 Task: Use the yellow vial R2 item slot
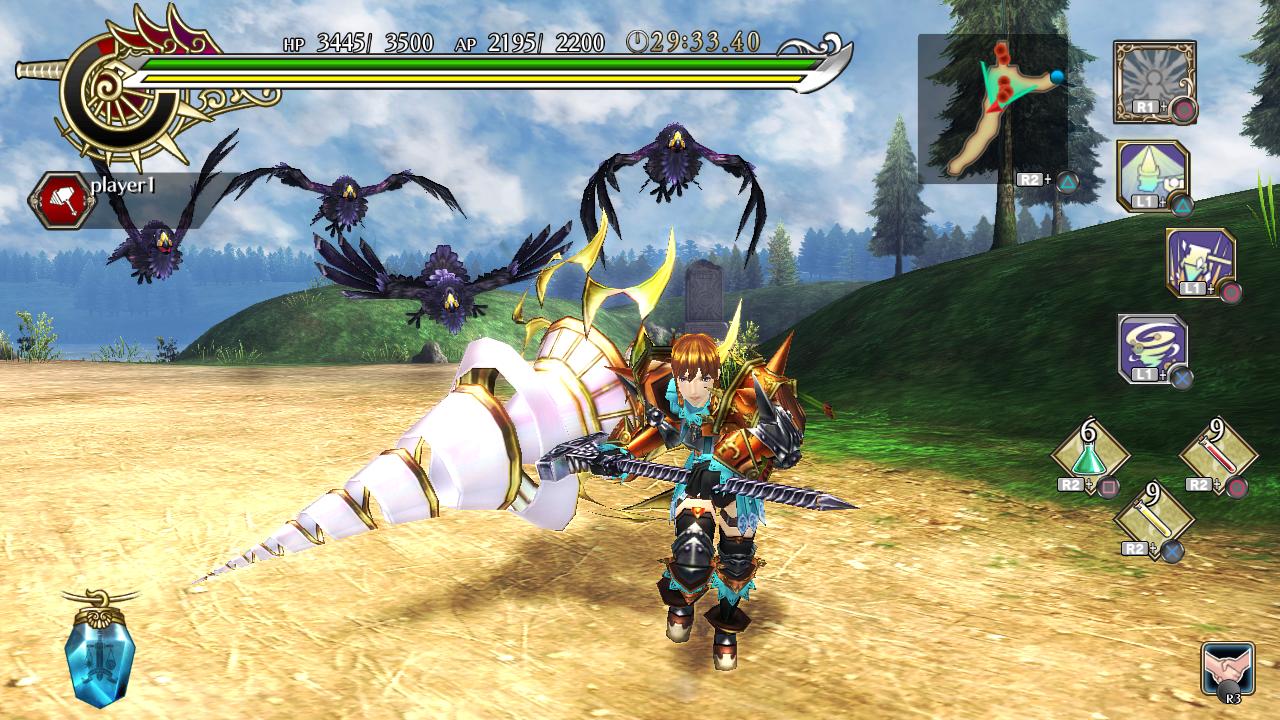pyautogui.click(x=1155, y=518)
